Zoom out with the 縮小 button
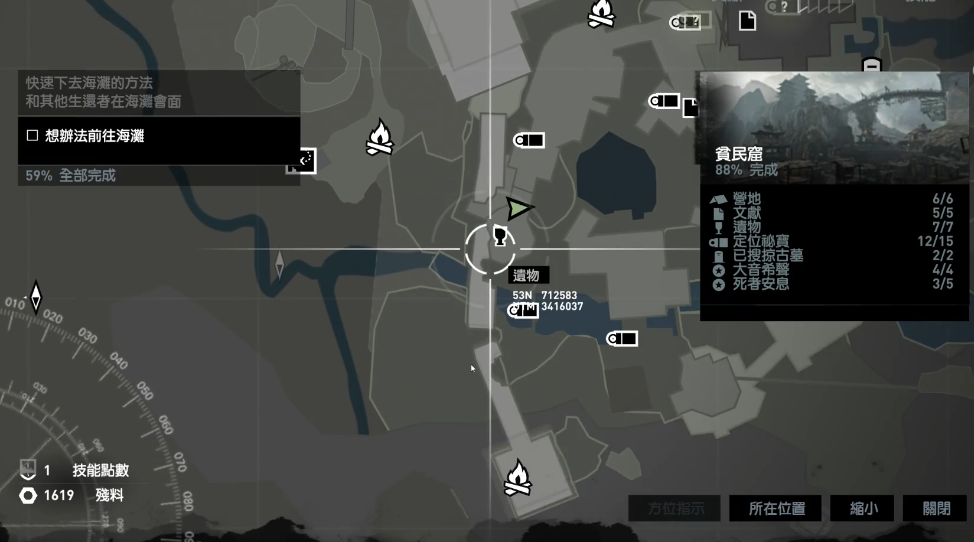974x542 pixels. pos(864,508)
